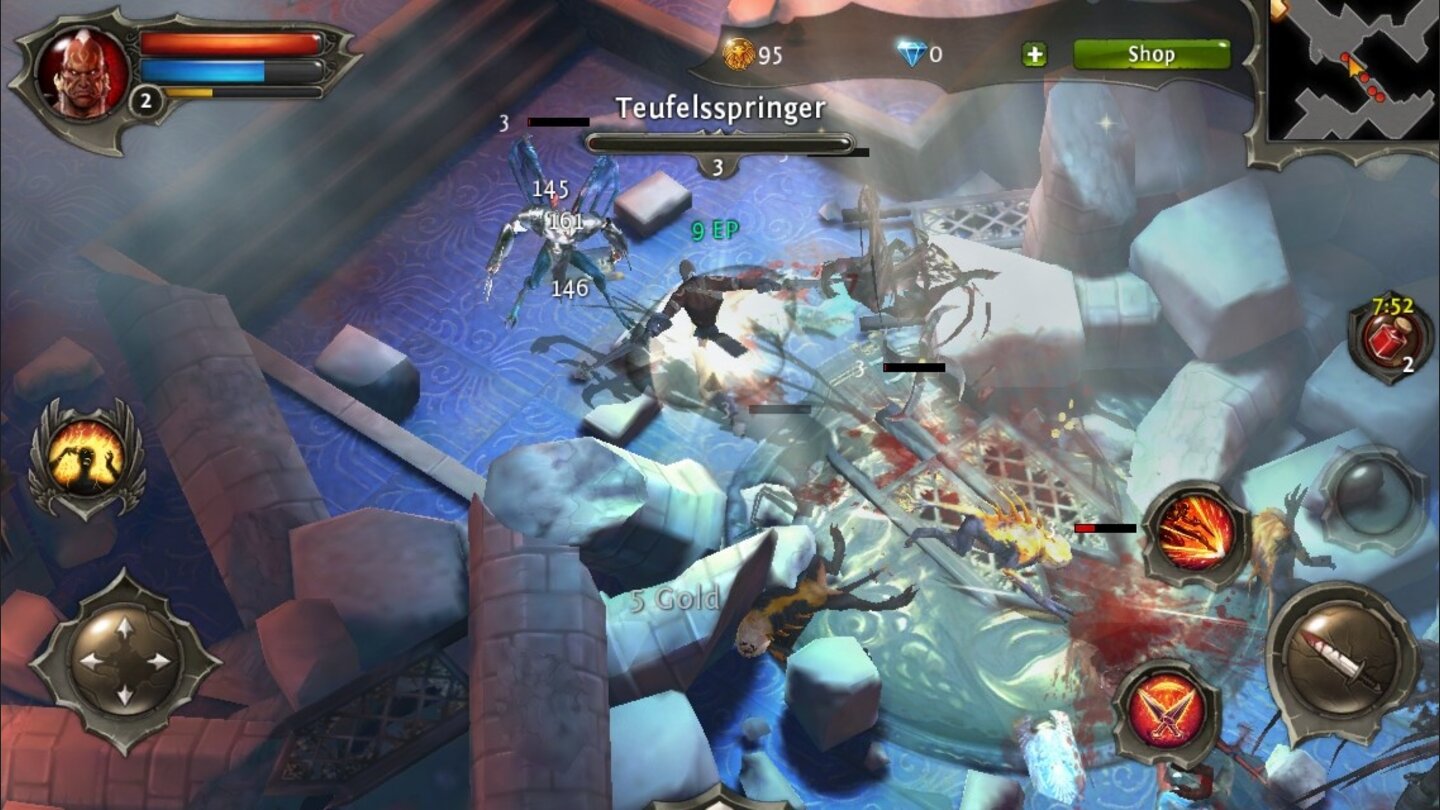The height and width of the screenshot is (810, 1440).
Task: Tap the Teufelsspringer boss health bar
Action: coord(719,142)
